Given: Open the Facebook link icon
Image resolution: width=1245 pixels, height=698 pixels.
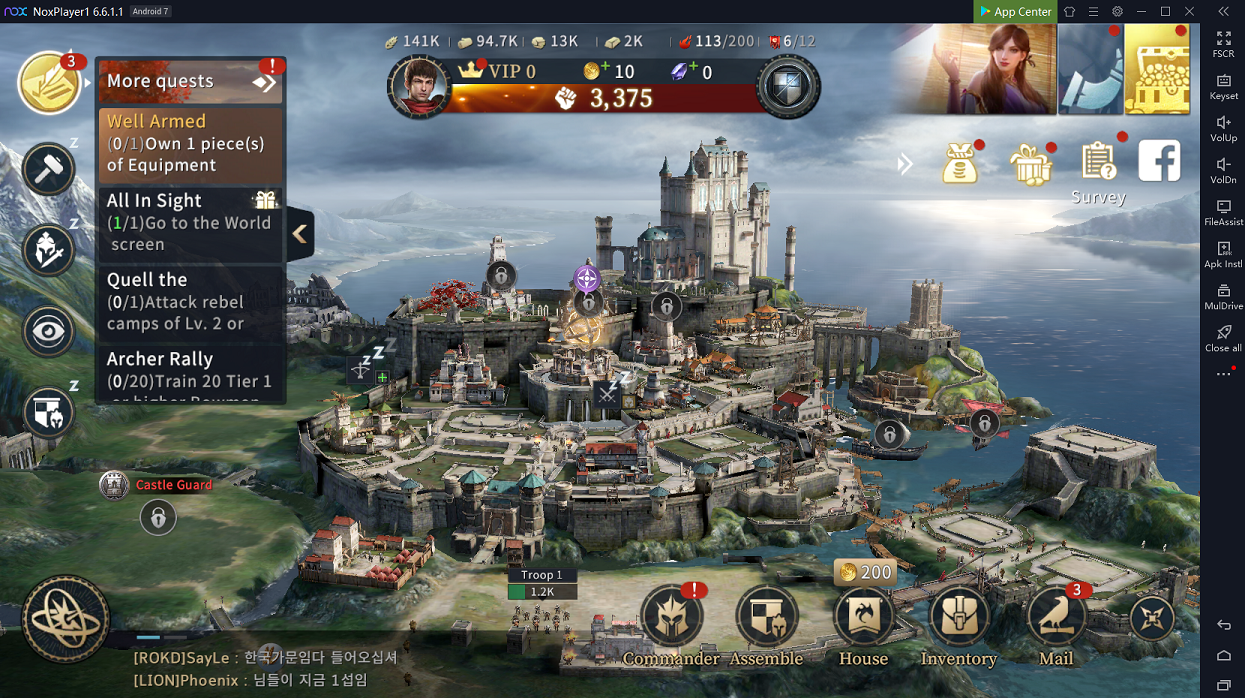Looking at the screenshot, I should (x=1159, y=161).
